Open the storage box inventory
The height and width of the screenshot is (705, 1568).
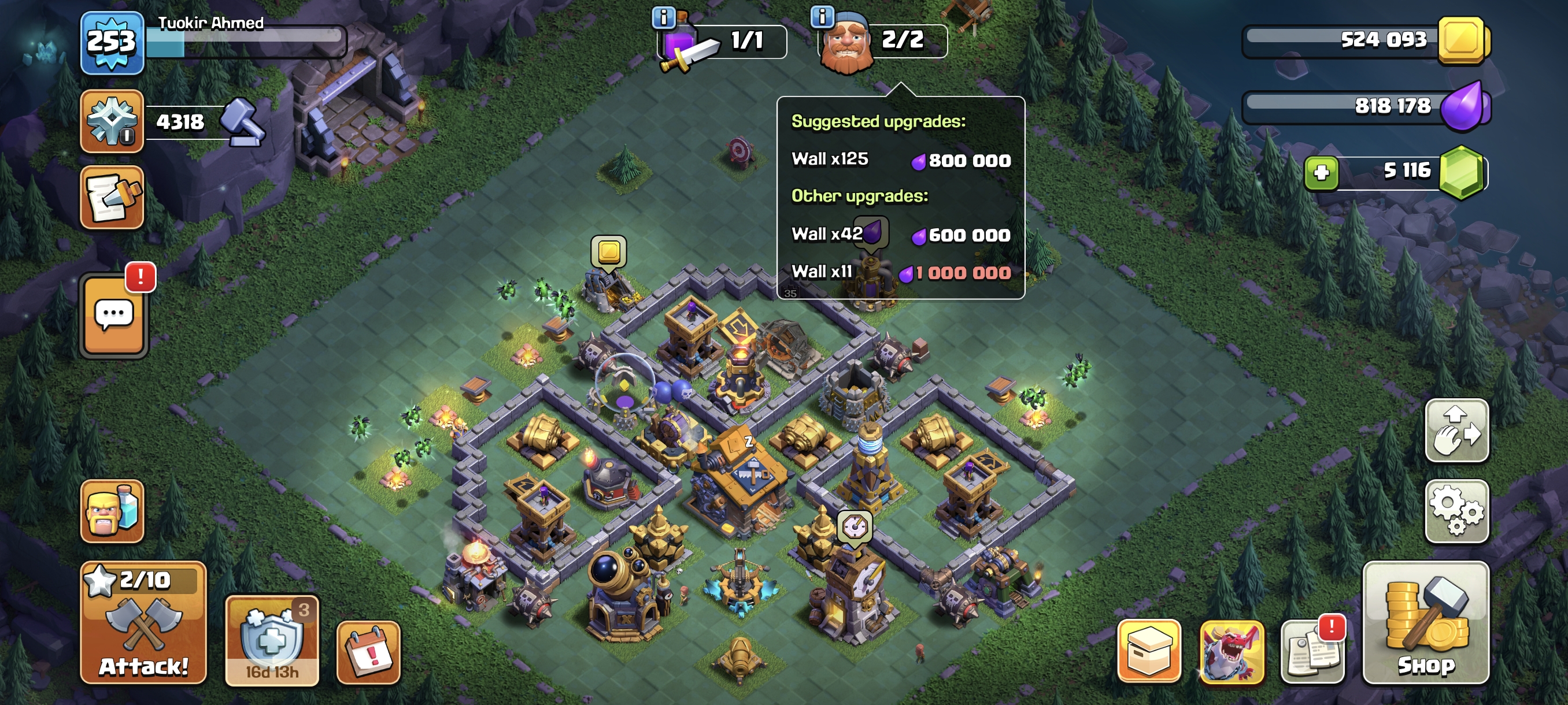[1149, 651]
